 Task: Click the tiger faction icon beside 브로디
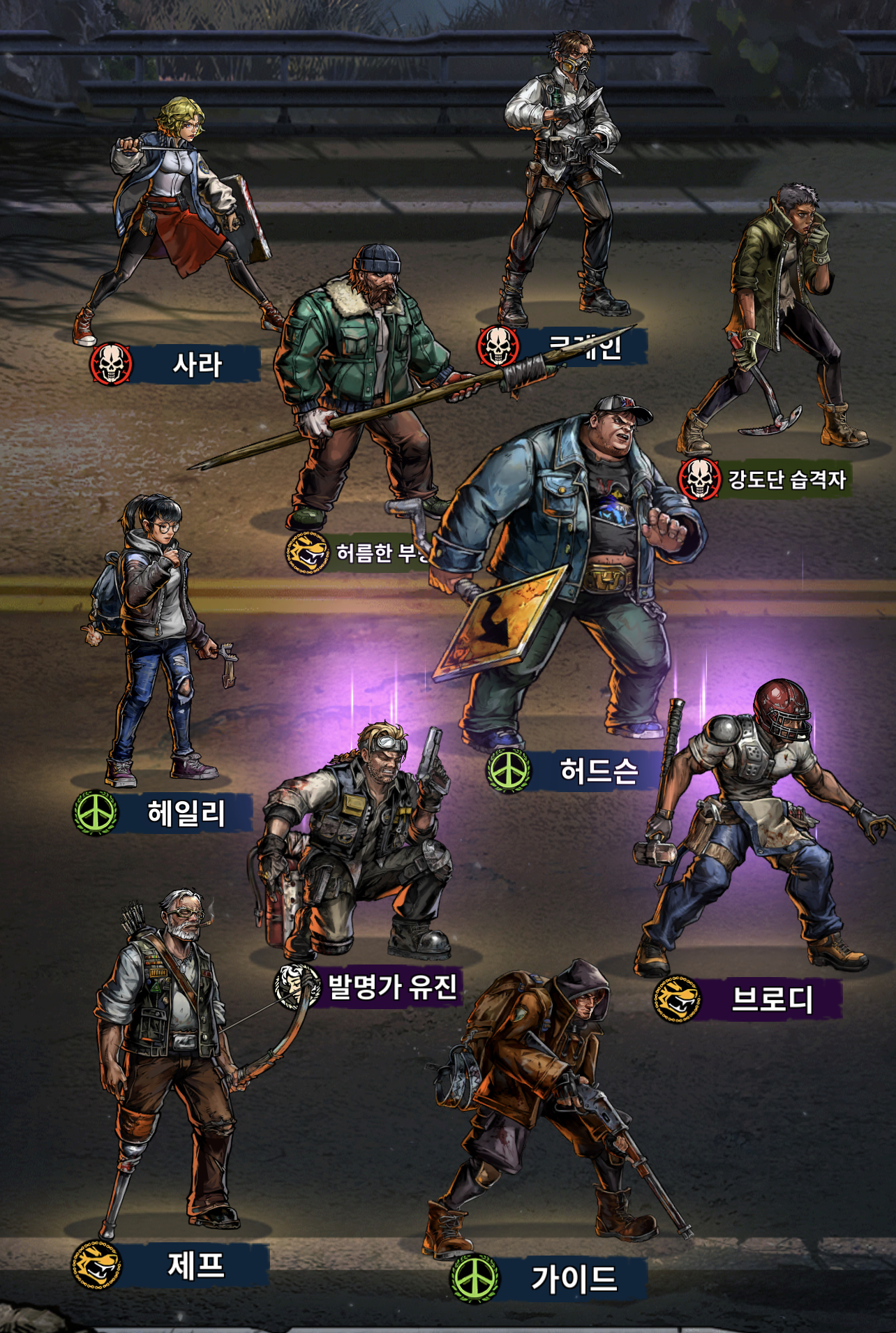(677, 999)
